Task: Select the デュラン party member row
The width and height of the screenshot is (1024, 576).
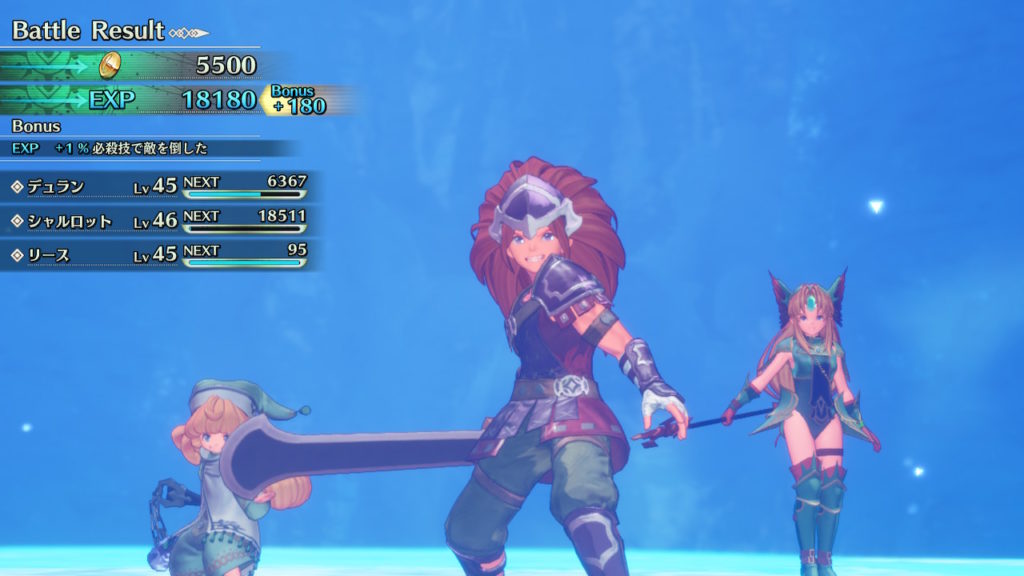Action: (160, 186)
